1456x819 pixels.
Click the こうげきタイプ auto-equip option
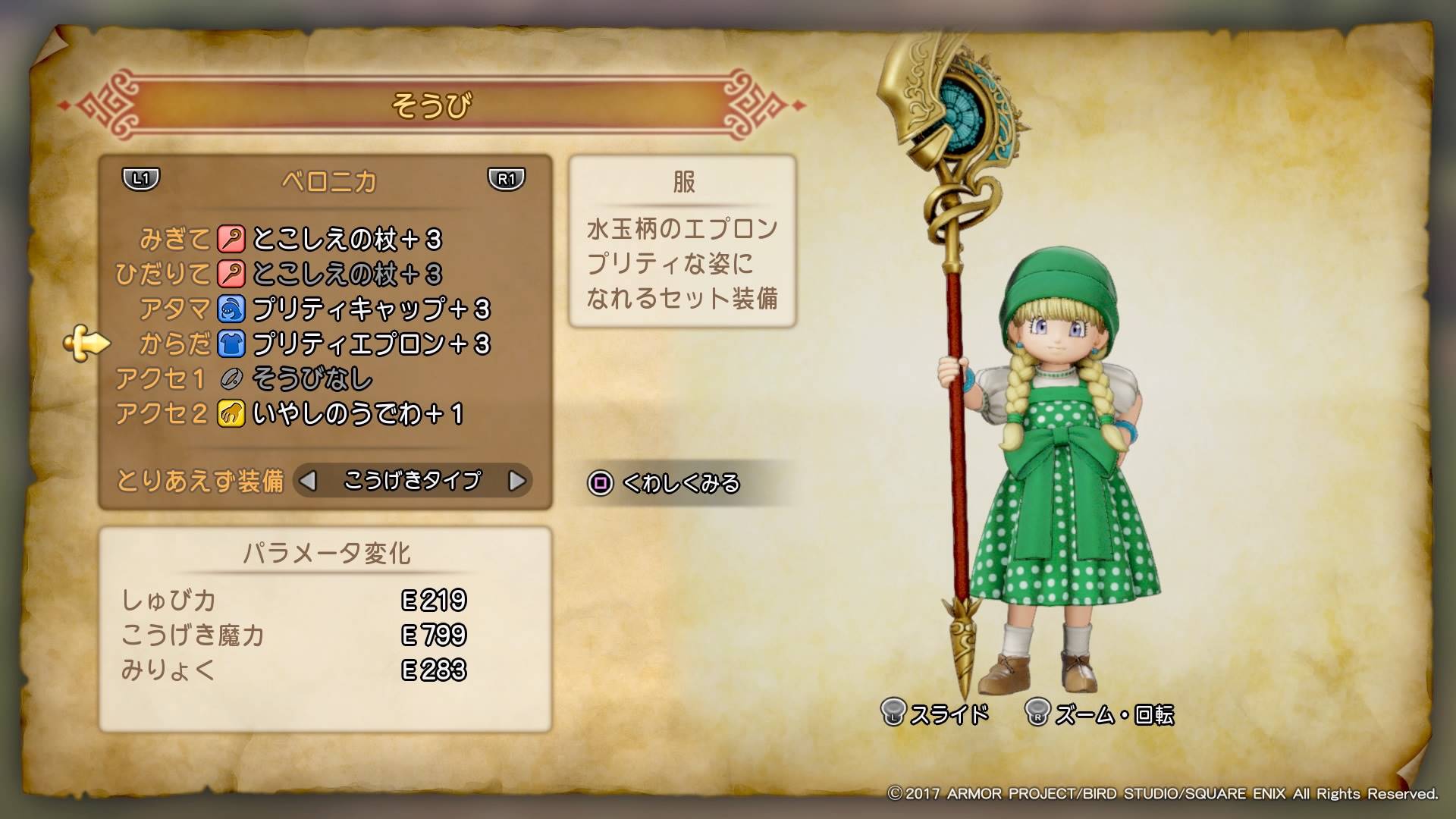click(412, 481)
